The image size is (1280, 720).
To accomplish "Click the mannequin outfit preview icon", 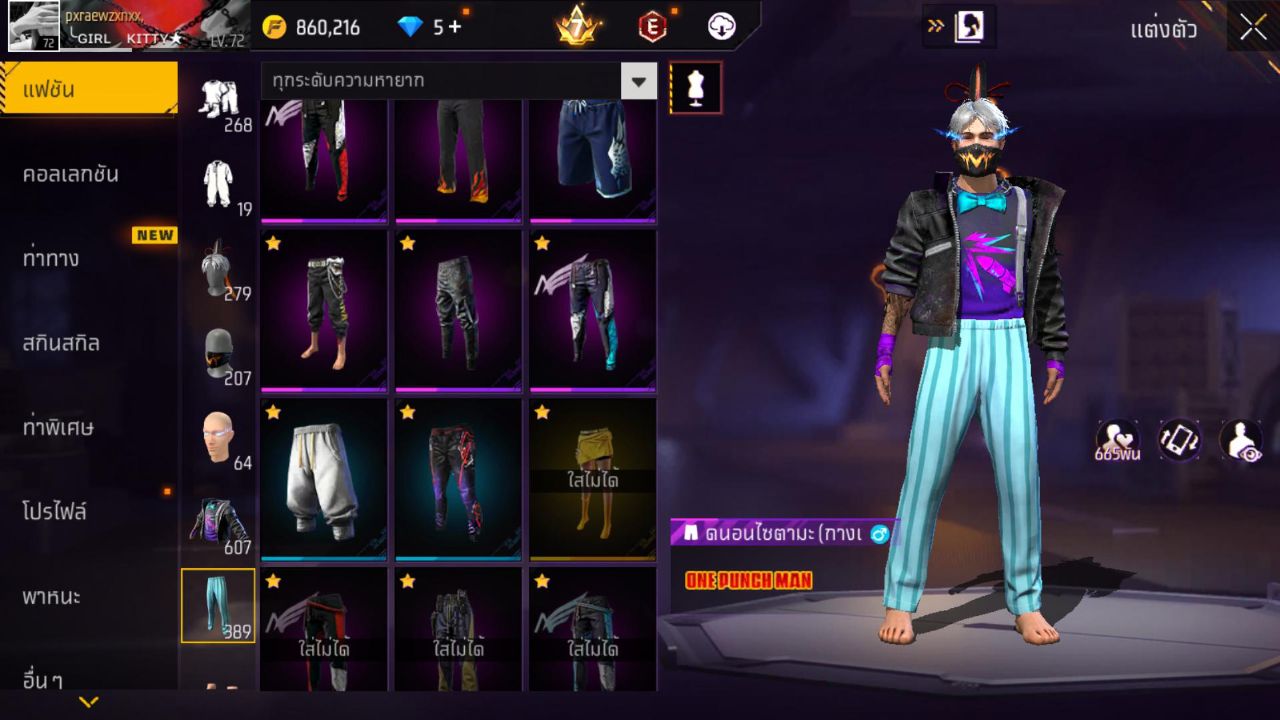I will coord(694,87).
